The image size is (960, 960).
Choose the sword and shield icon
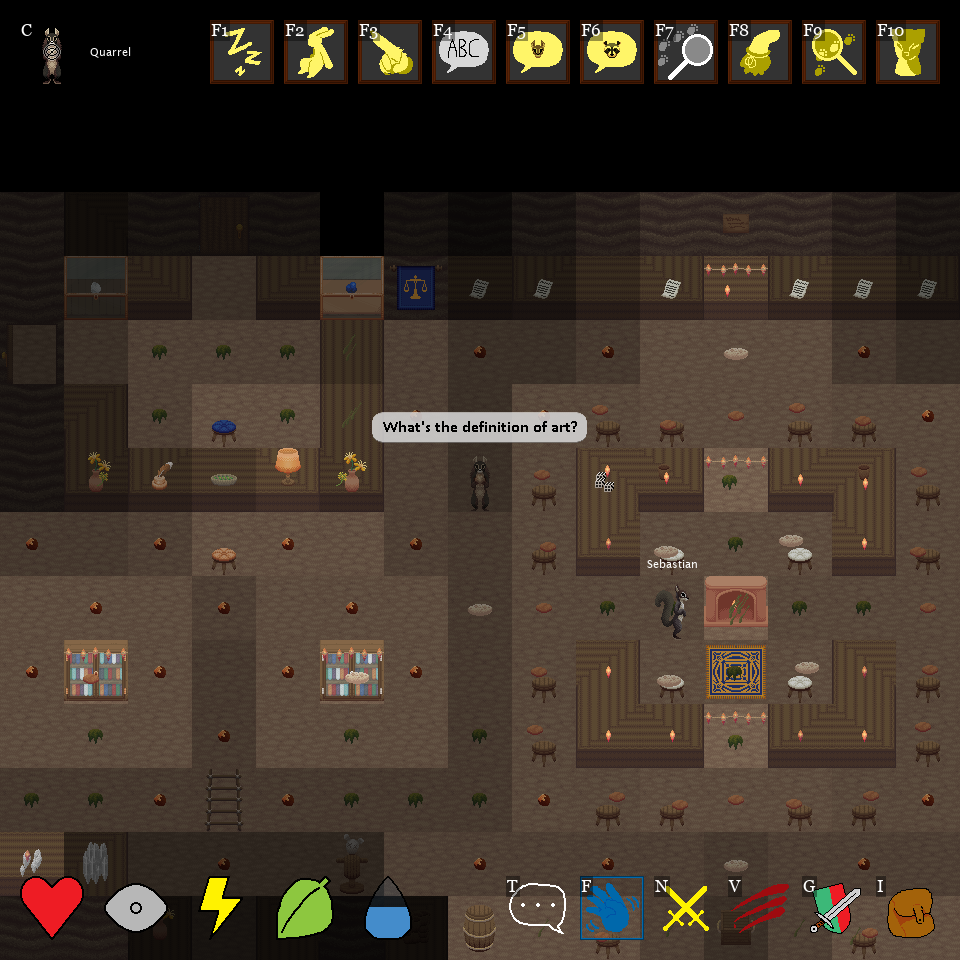[x=833, y=908]
